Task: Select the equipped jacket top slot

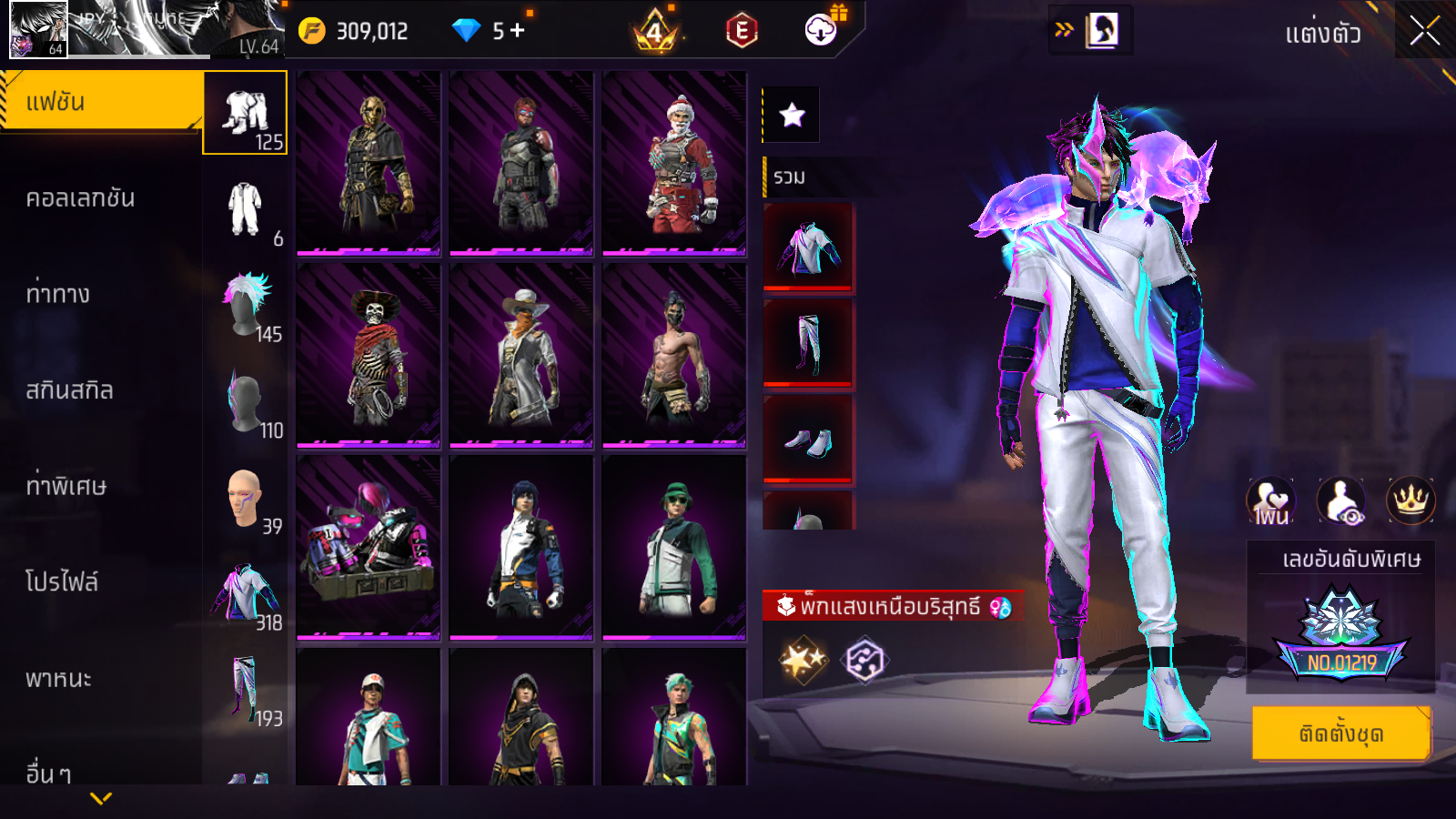Action: click(x=808, y=248)
